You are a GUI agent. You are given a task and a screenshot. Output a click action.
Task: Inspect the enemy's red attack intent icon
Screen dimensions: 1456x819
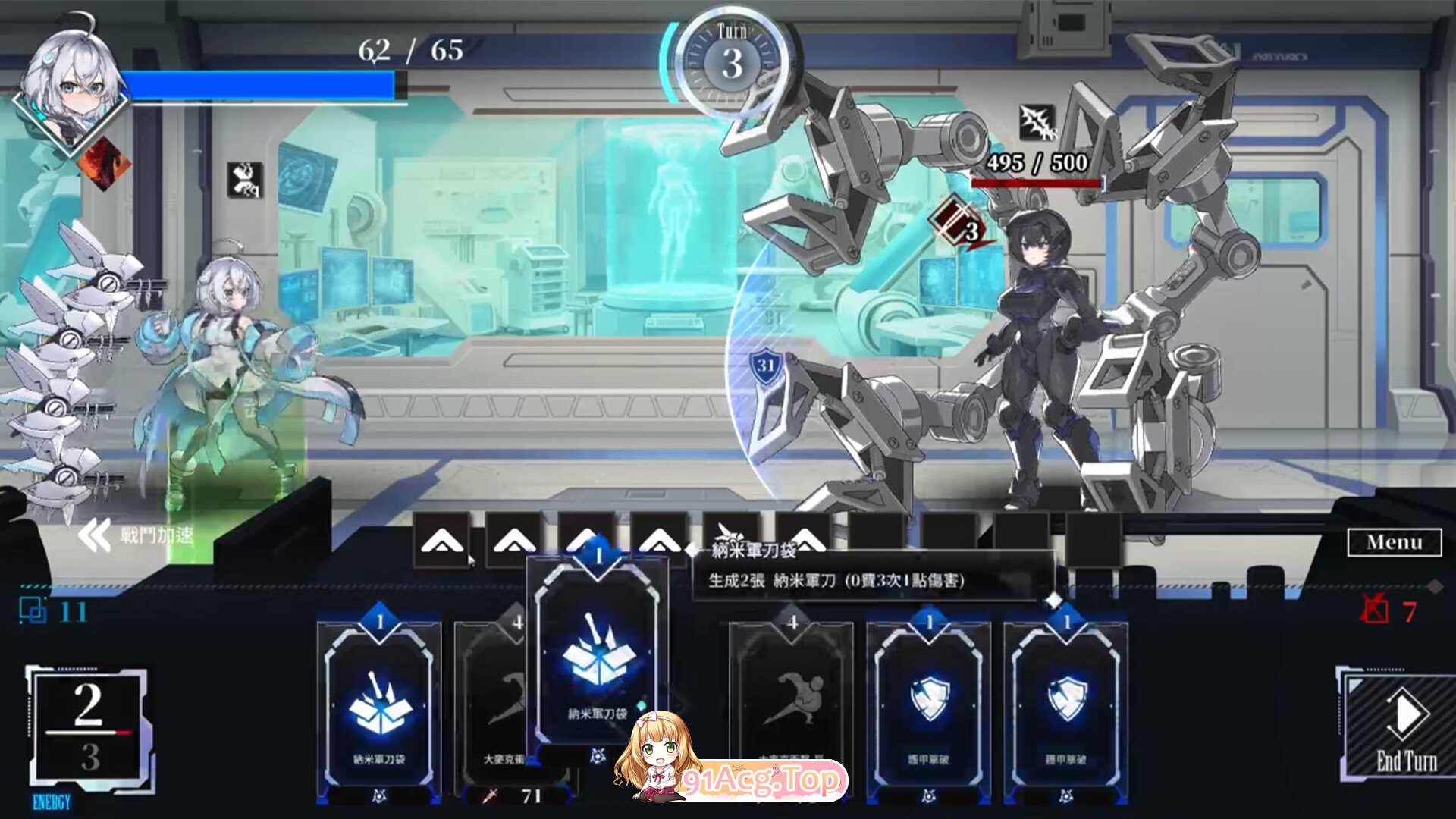[959, 224]
